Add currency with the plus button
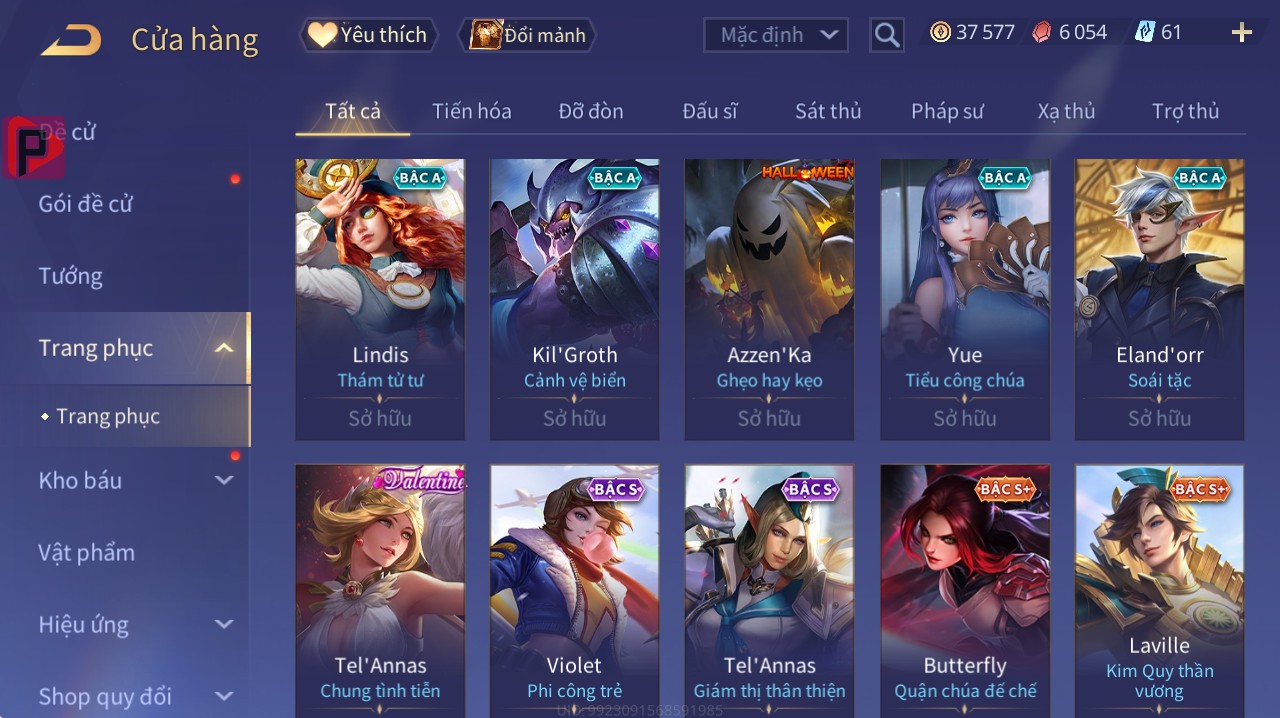This screenshot has width=1280, height=718. [x=1241, y=33]
